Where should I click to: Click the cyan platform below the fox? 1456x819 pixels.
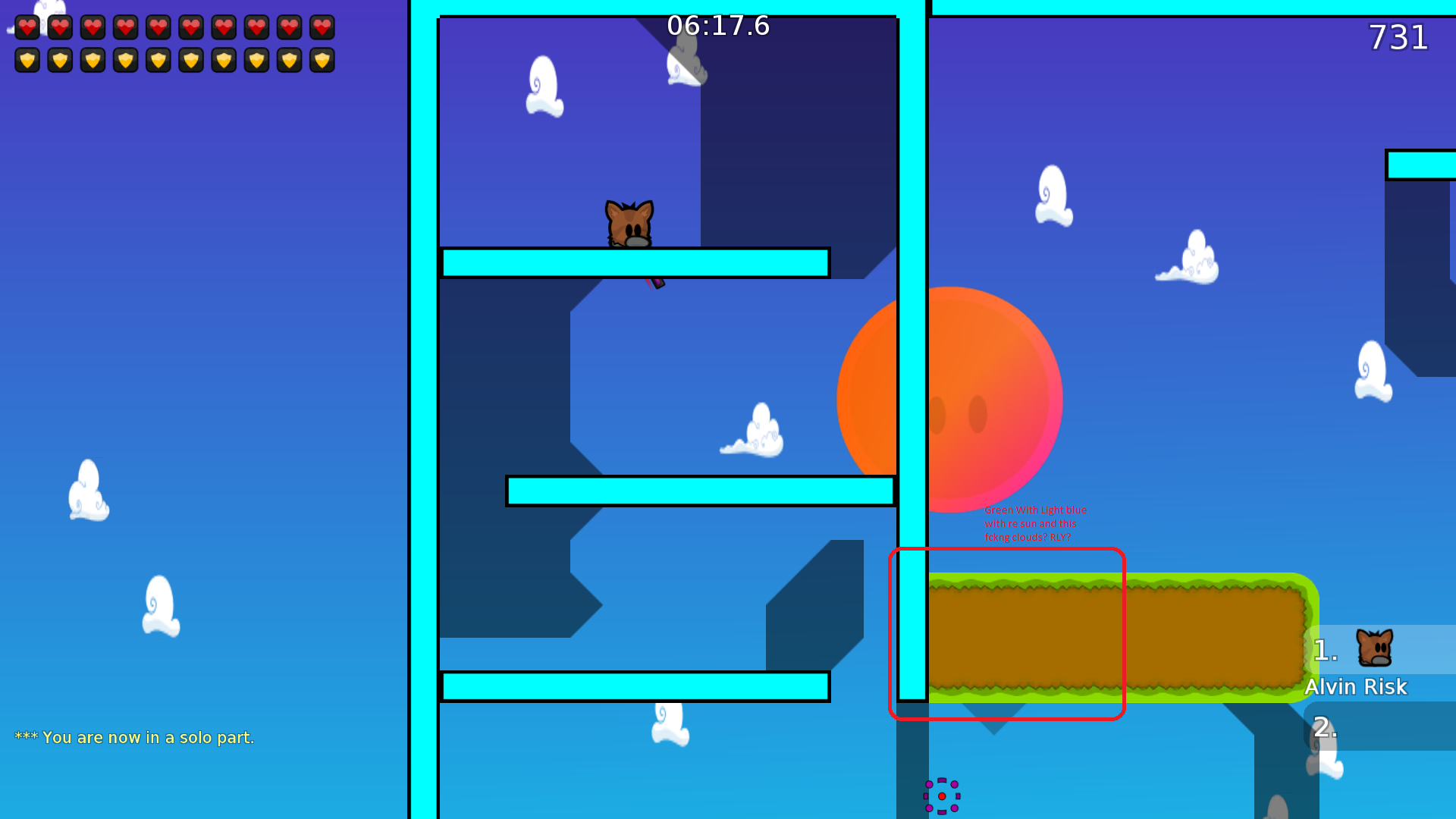tap(633, 262)
